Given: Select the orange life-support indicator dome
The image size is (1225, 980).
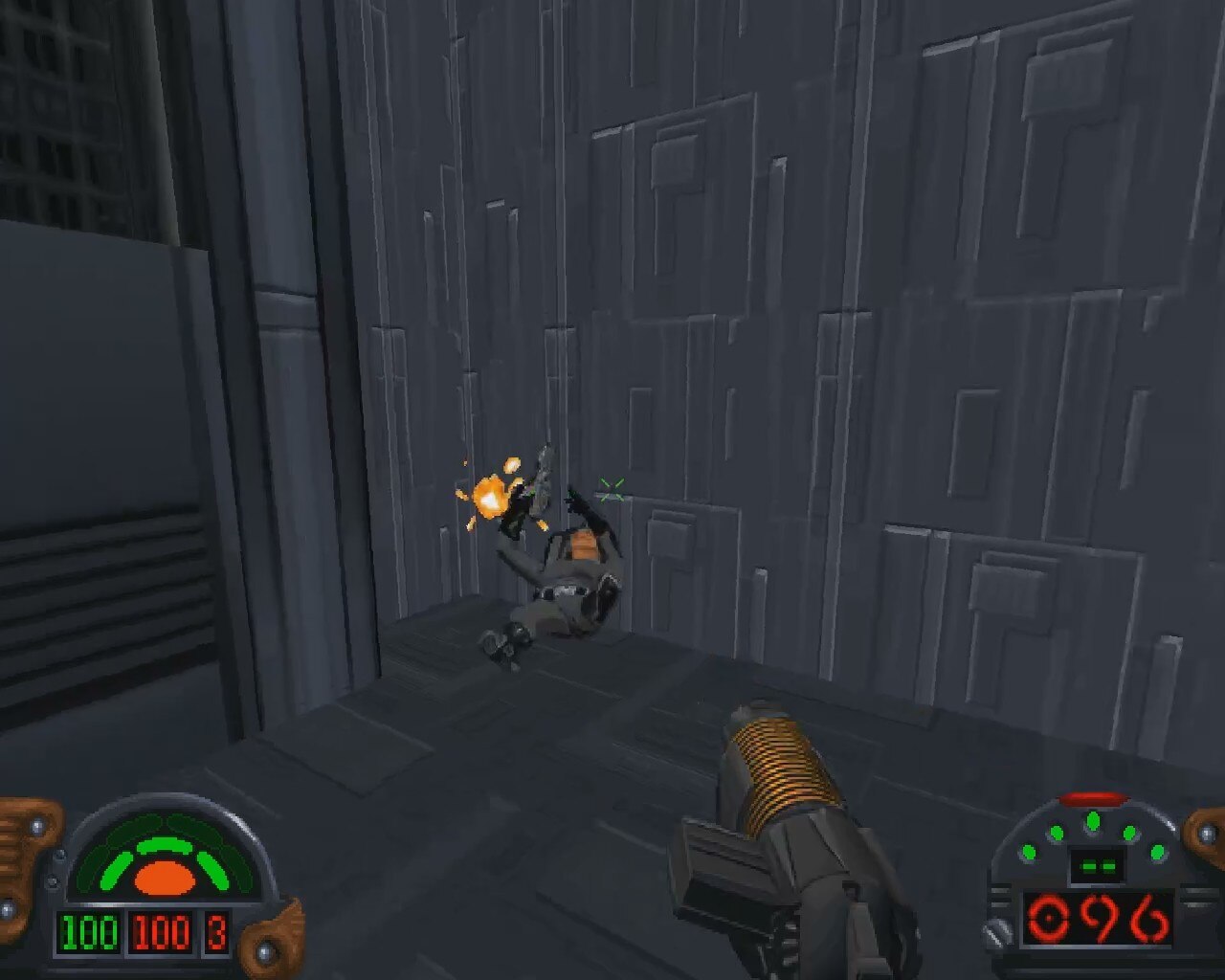Looking at the screenshot, I should coord(165,879).
